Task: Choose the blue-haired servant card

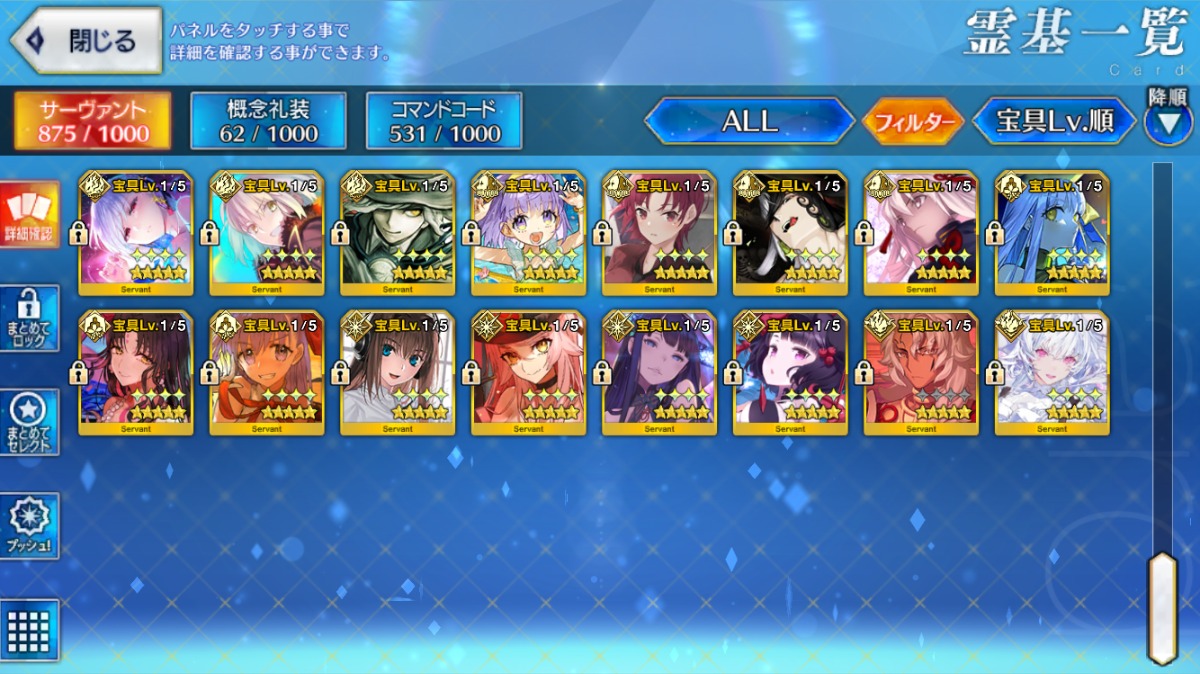Action: point(1052,233)
